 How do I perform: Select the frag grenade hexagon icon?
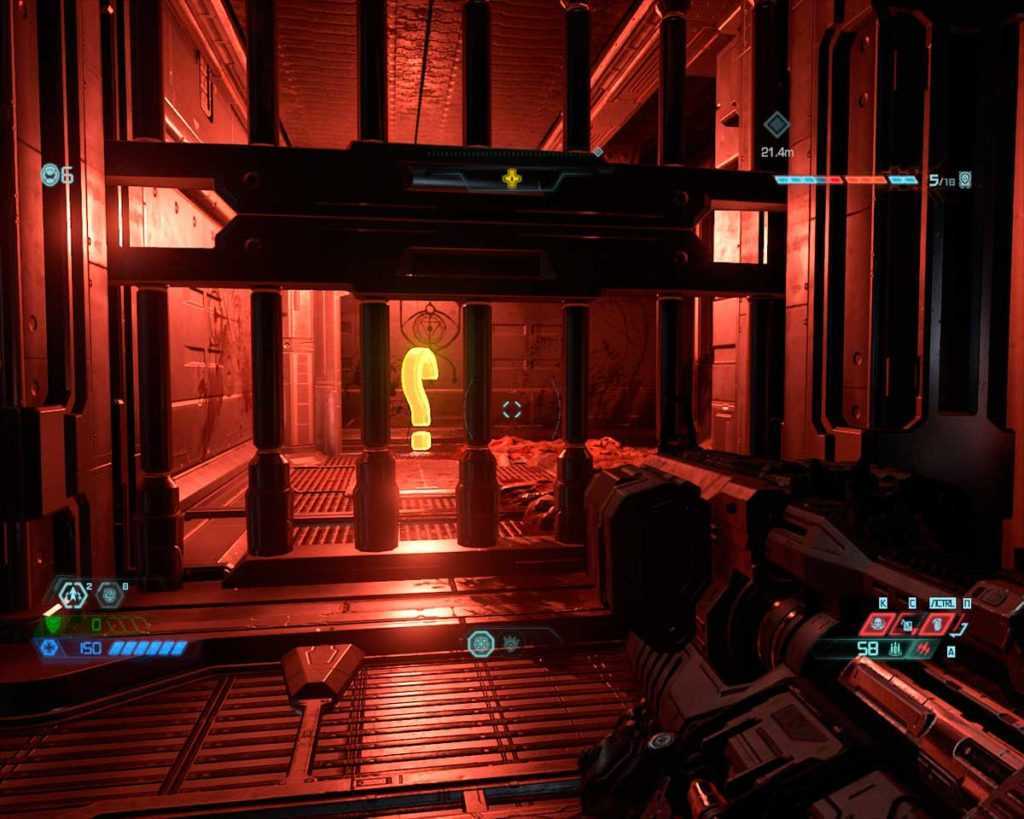[x=72, y=594]
